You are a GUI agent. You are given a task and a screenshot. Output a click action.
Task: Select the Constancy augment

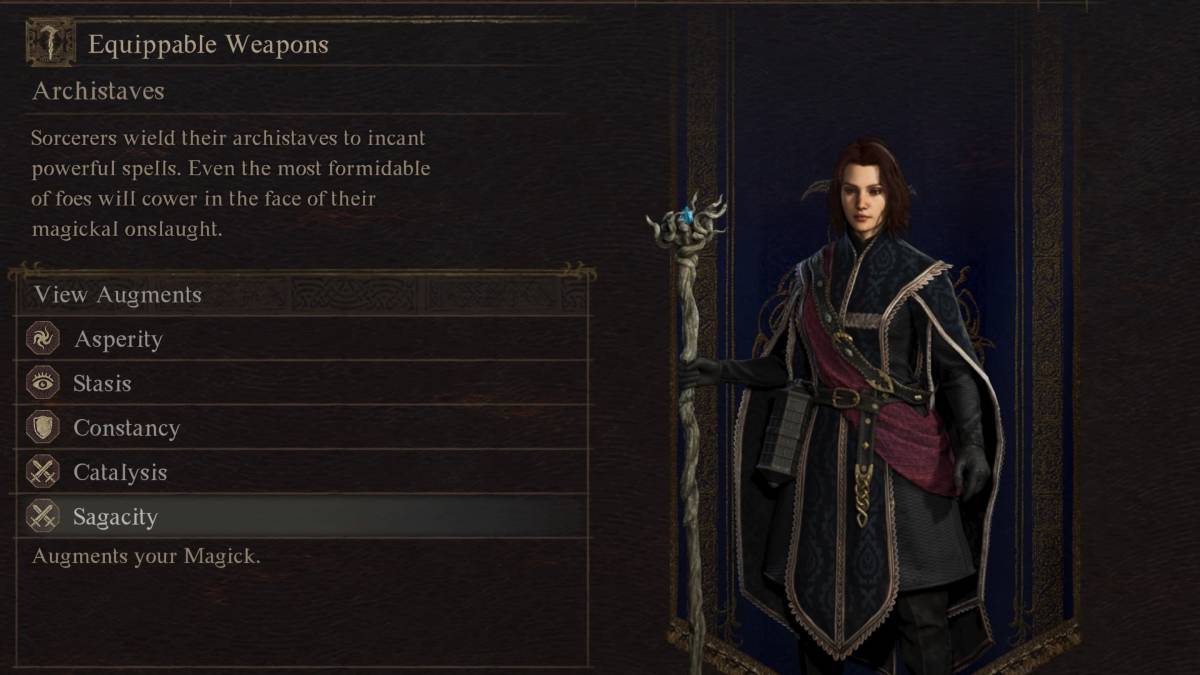126,428
